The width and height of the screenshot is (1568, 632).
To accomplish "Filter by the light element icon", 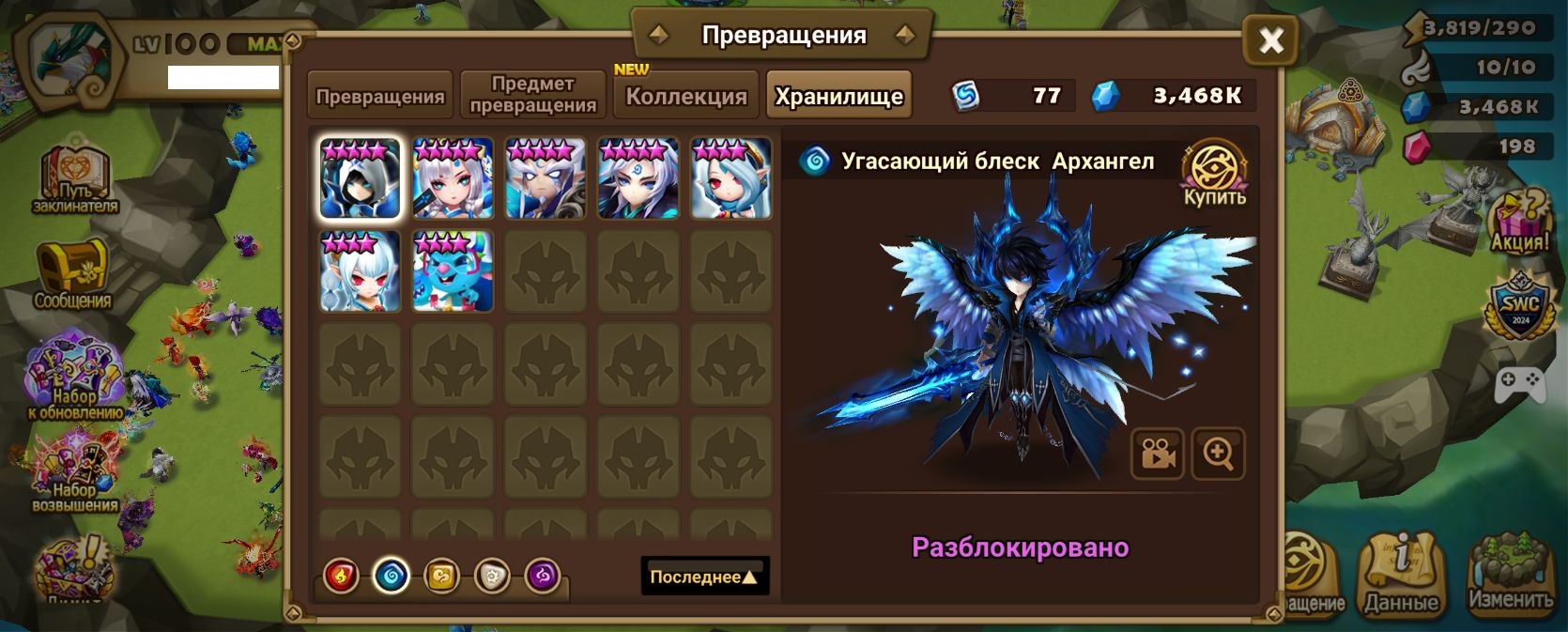I will click(x=492, y=576).
